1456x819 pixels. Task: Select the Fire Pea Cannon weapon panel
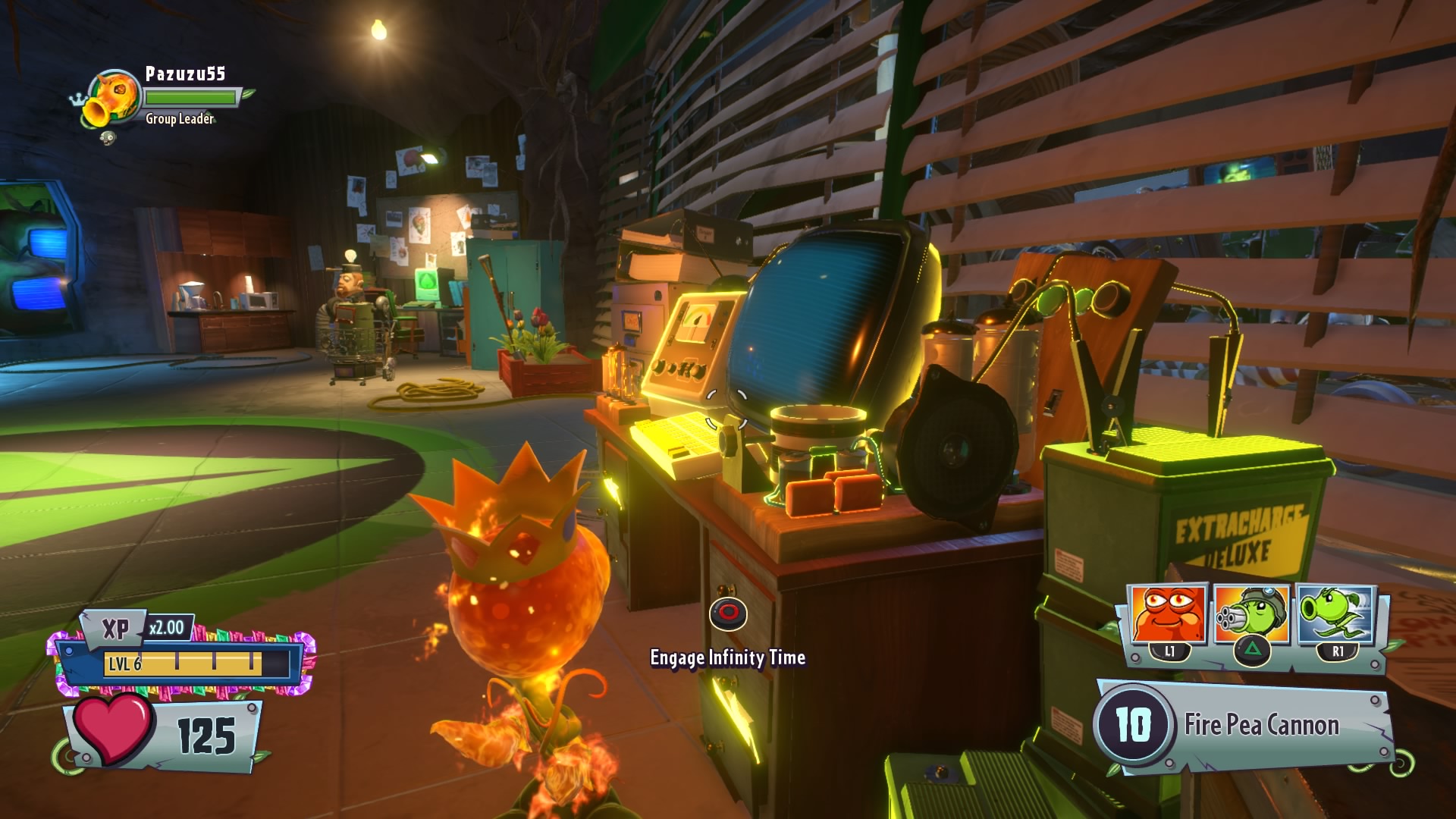coord(1244,726)
